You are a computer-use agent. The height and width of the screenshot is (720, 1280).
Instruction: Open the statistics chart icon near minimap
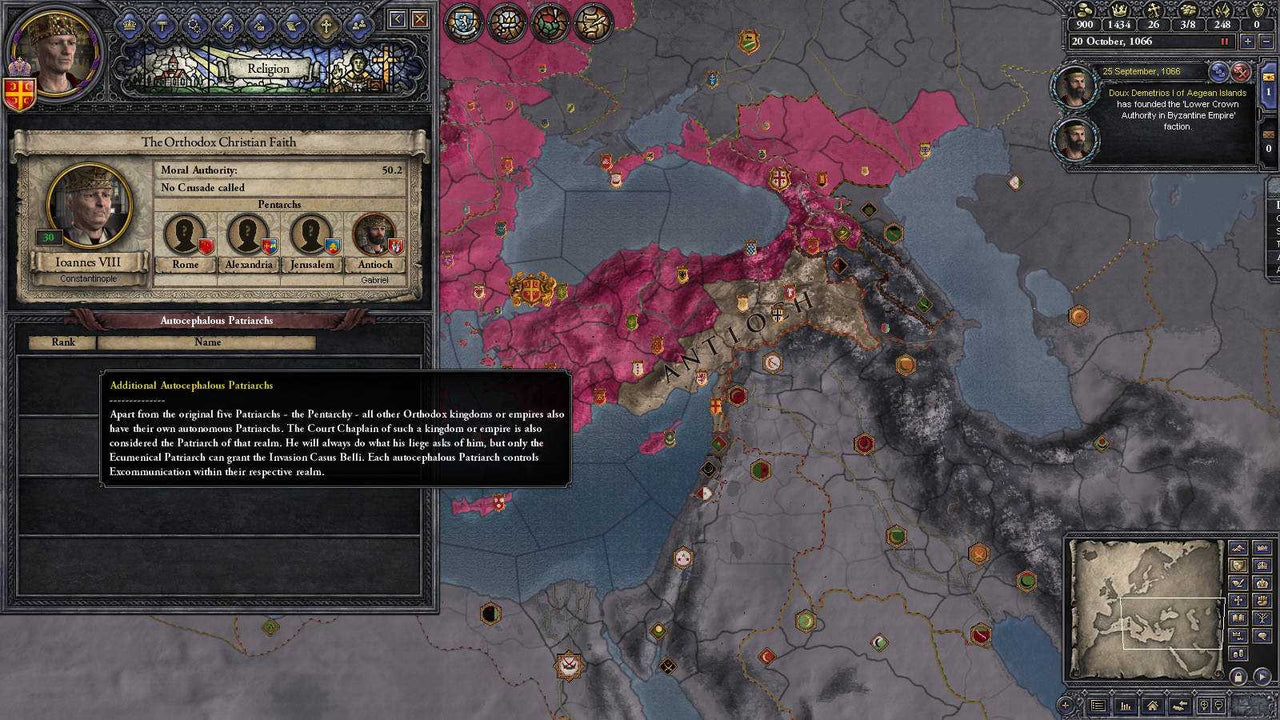pyautogui.click(x=1125, y=707)
